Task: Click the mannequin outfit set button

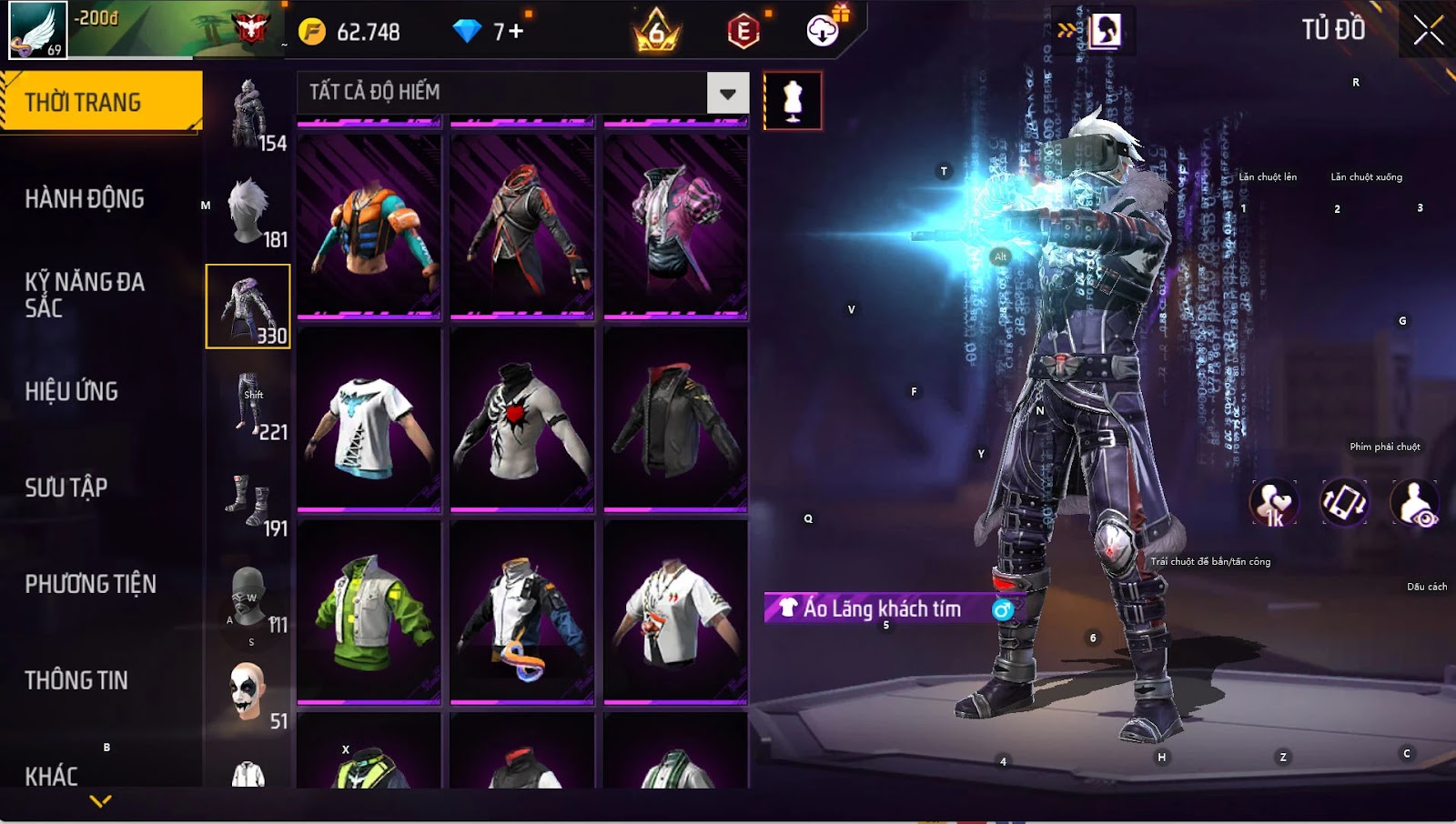Action: tap(793, 100)
